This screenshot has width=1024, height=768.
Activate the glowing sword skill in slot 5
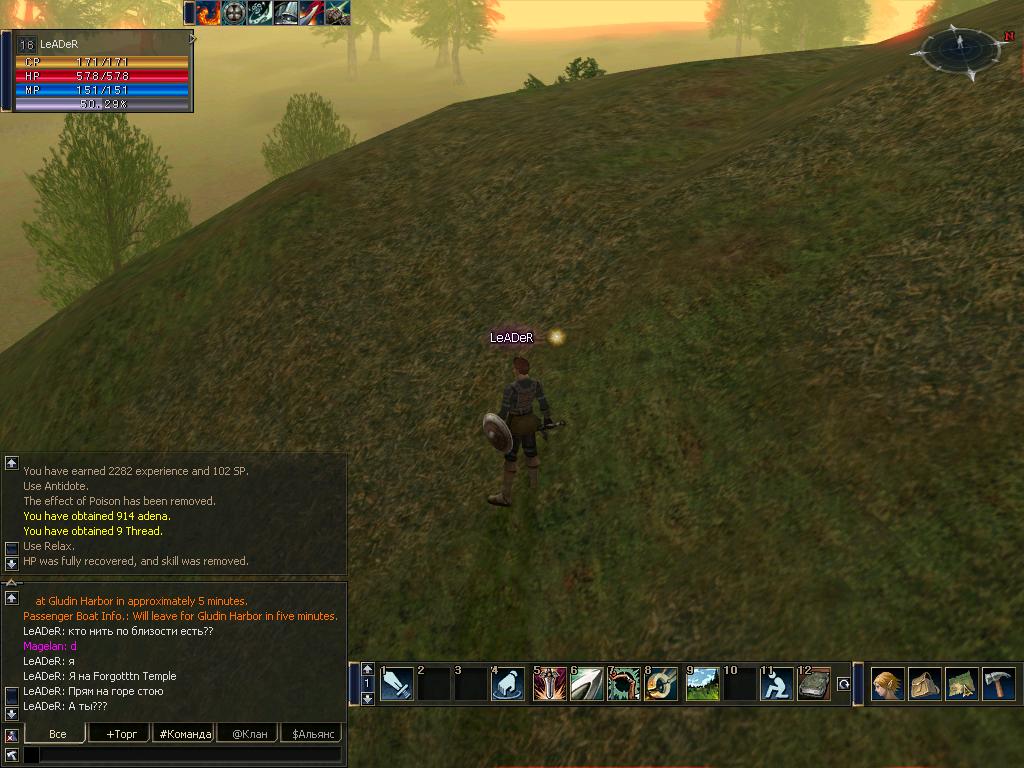click(549, 685)
